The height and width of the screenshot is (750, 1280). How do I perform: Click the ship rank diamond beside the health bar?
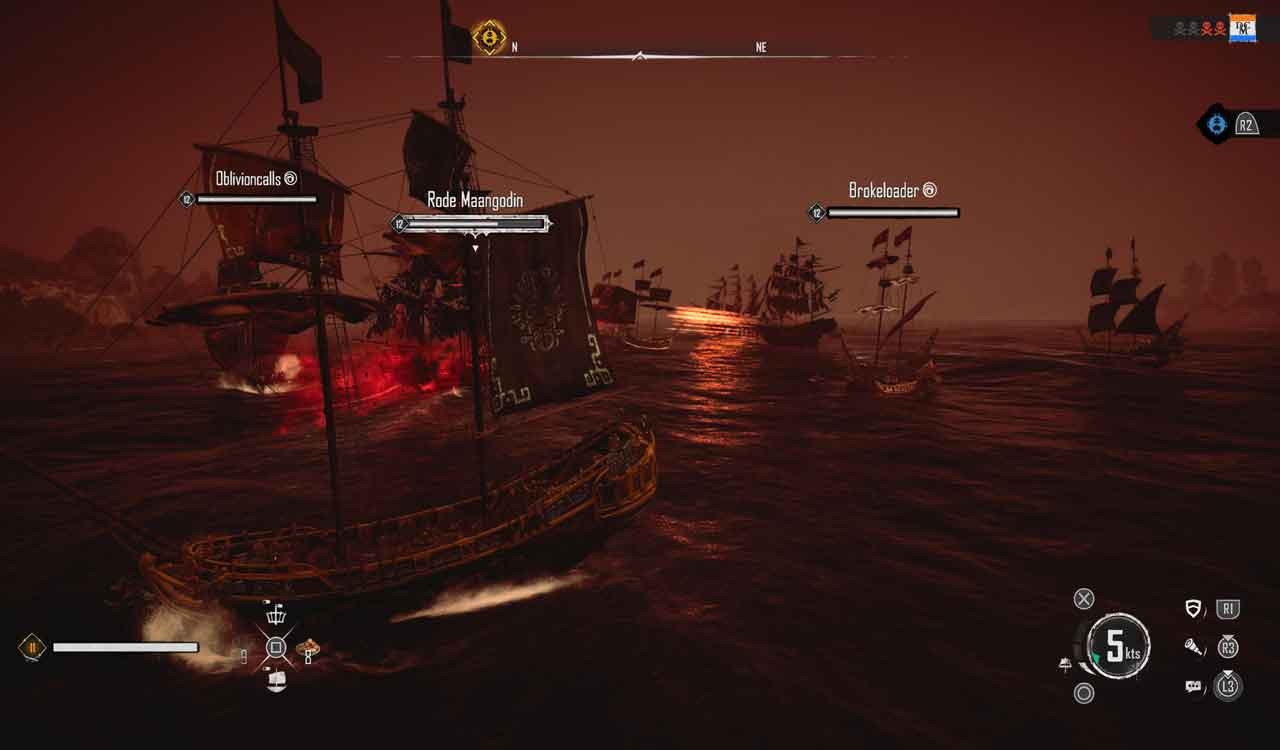coord(32,648)
